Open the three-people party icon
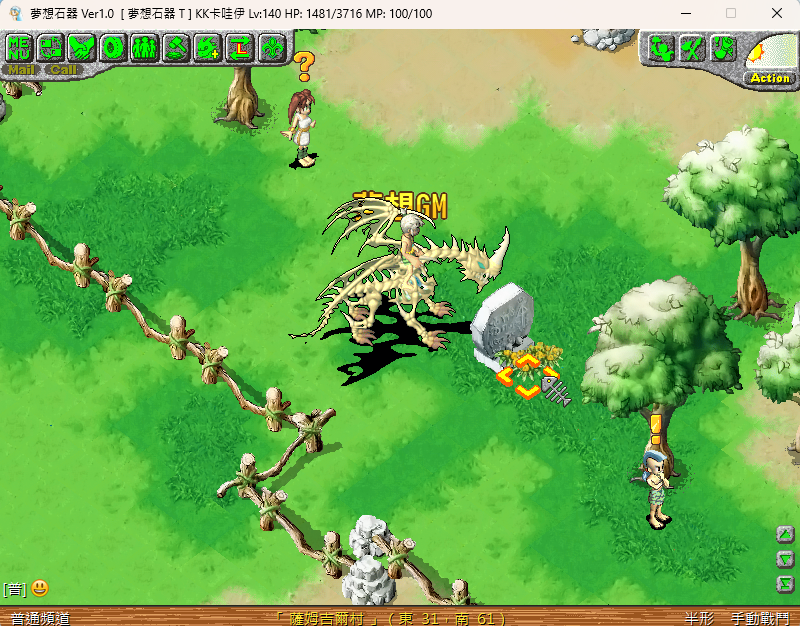This screenshot has height=626, width=800. tap(144, 47)
